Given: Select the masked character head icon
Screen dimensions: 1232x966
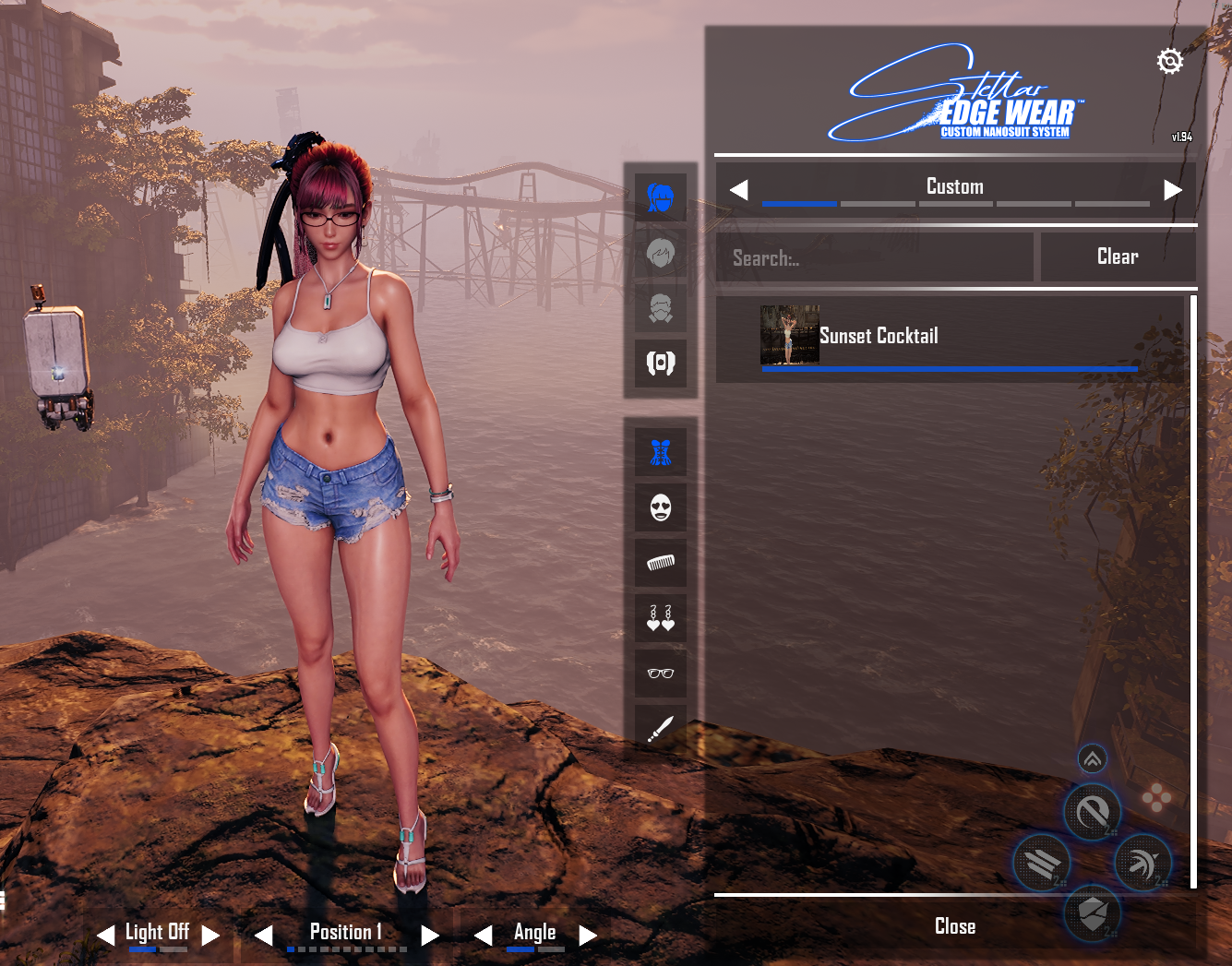Looking at the screenshot, I should [x=661, y=308].
